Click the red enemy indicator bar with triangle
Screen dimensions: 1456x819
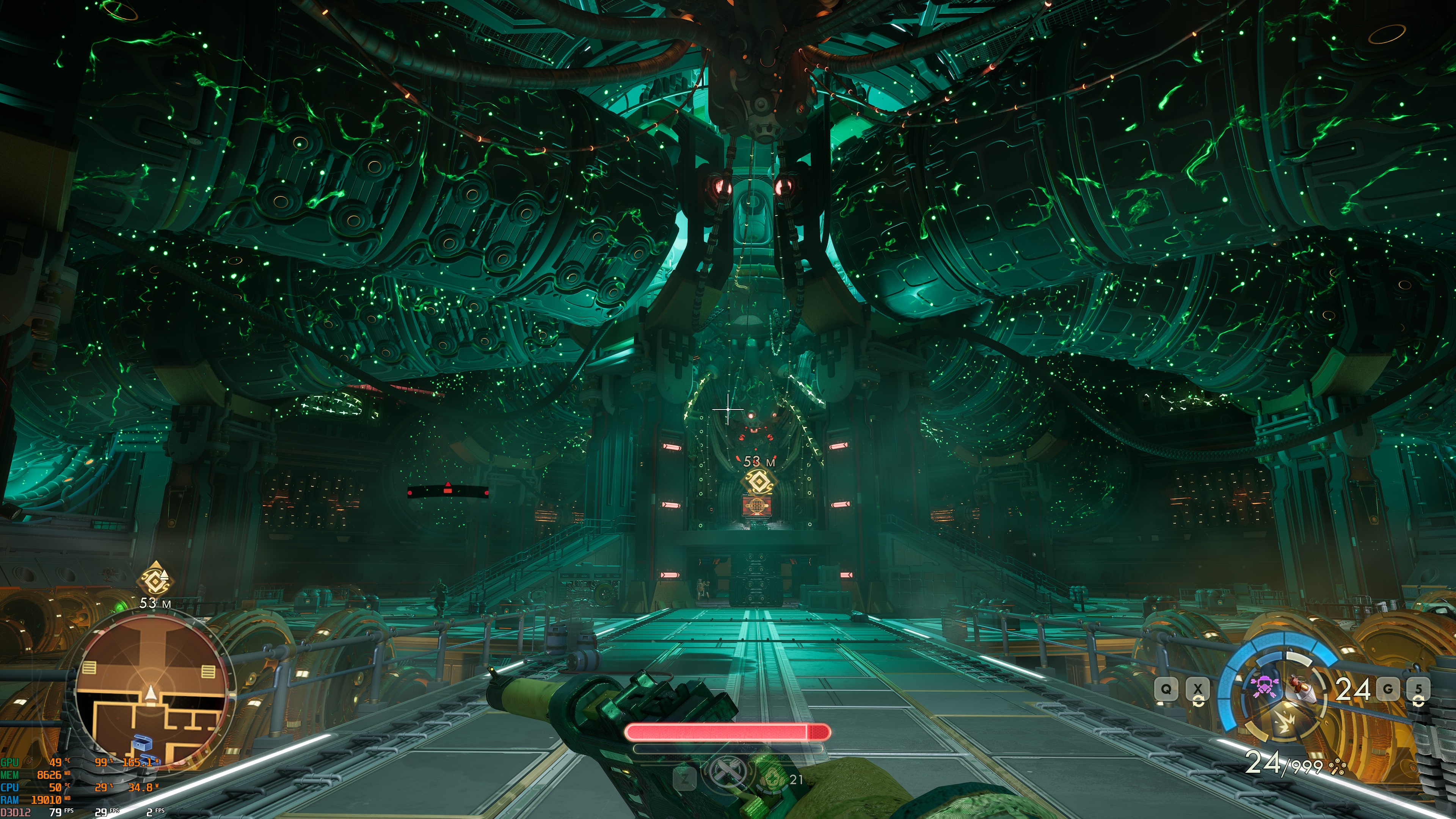pyautogui.click(x=448, y=491)
